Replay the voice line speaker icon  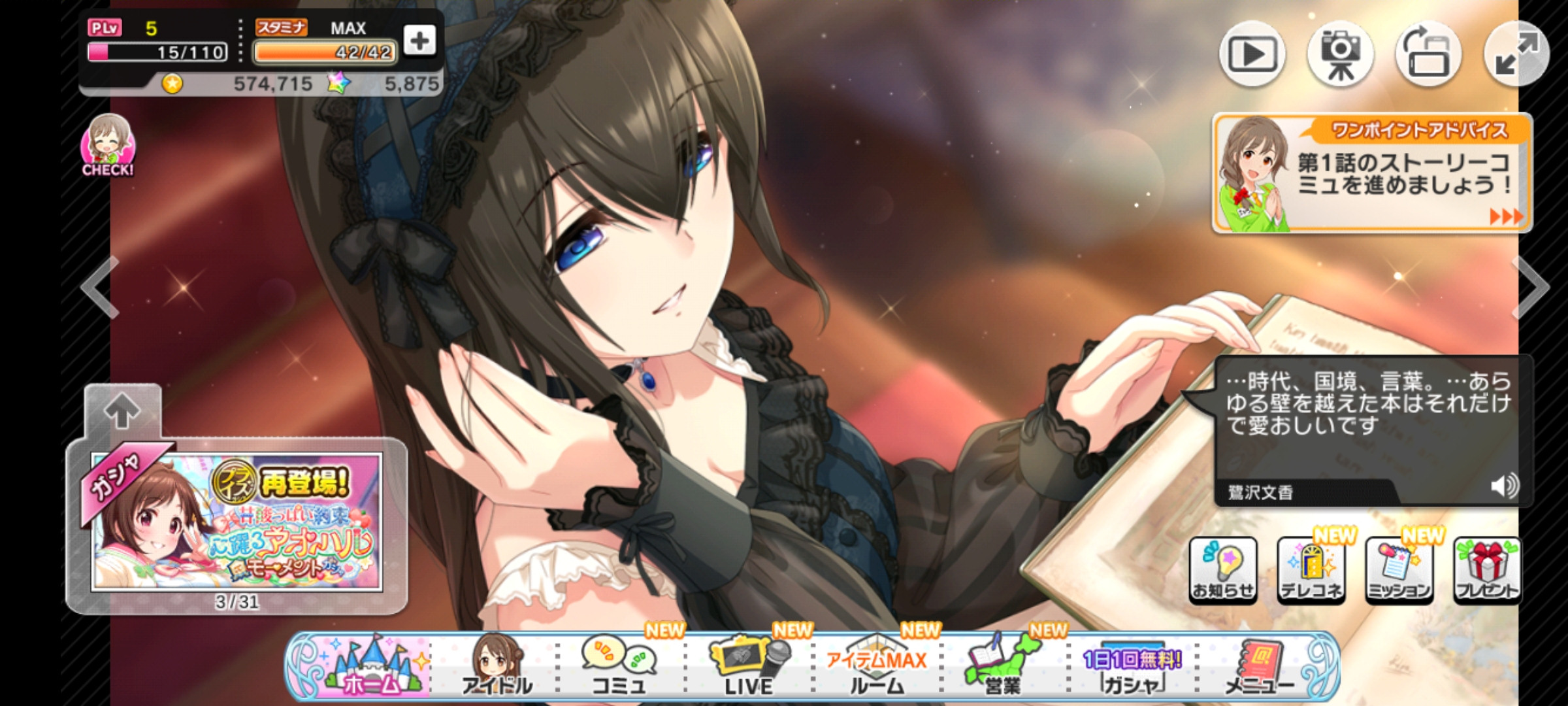click(x=1505, y=486)
